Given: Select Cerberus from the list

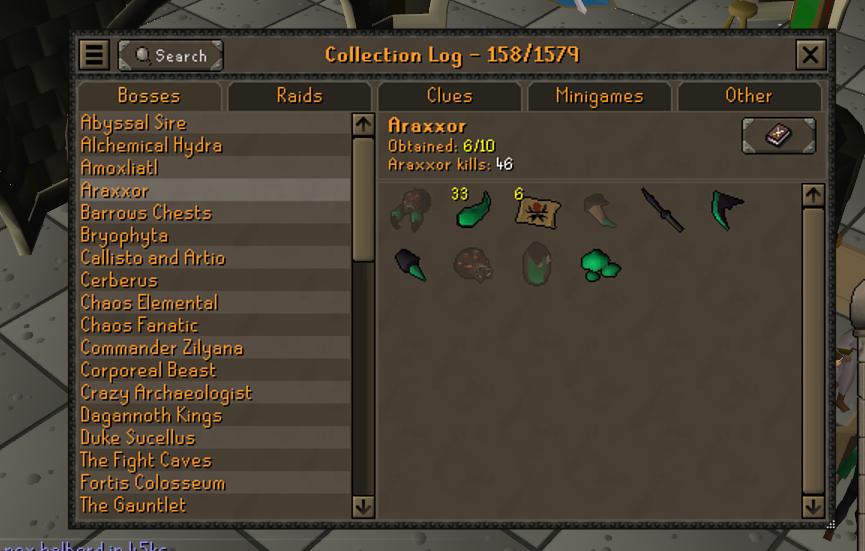Looking at the screenshot, I should coord(119,280).
